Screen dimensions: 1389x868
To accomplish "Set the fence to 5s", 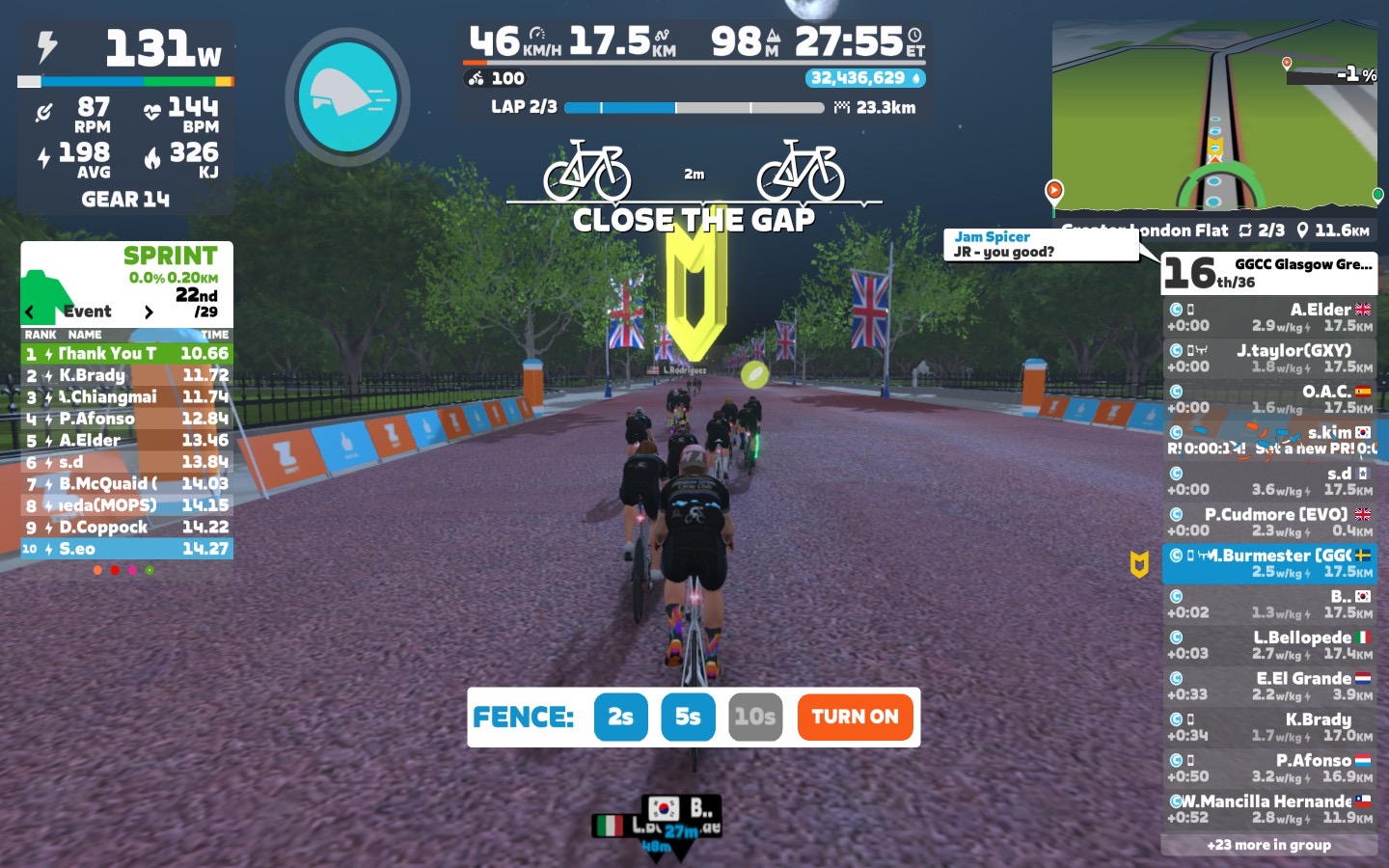I will [x=688, y=717].
